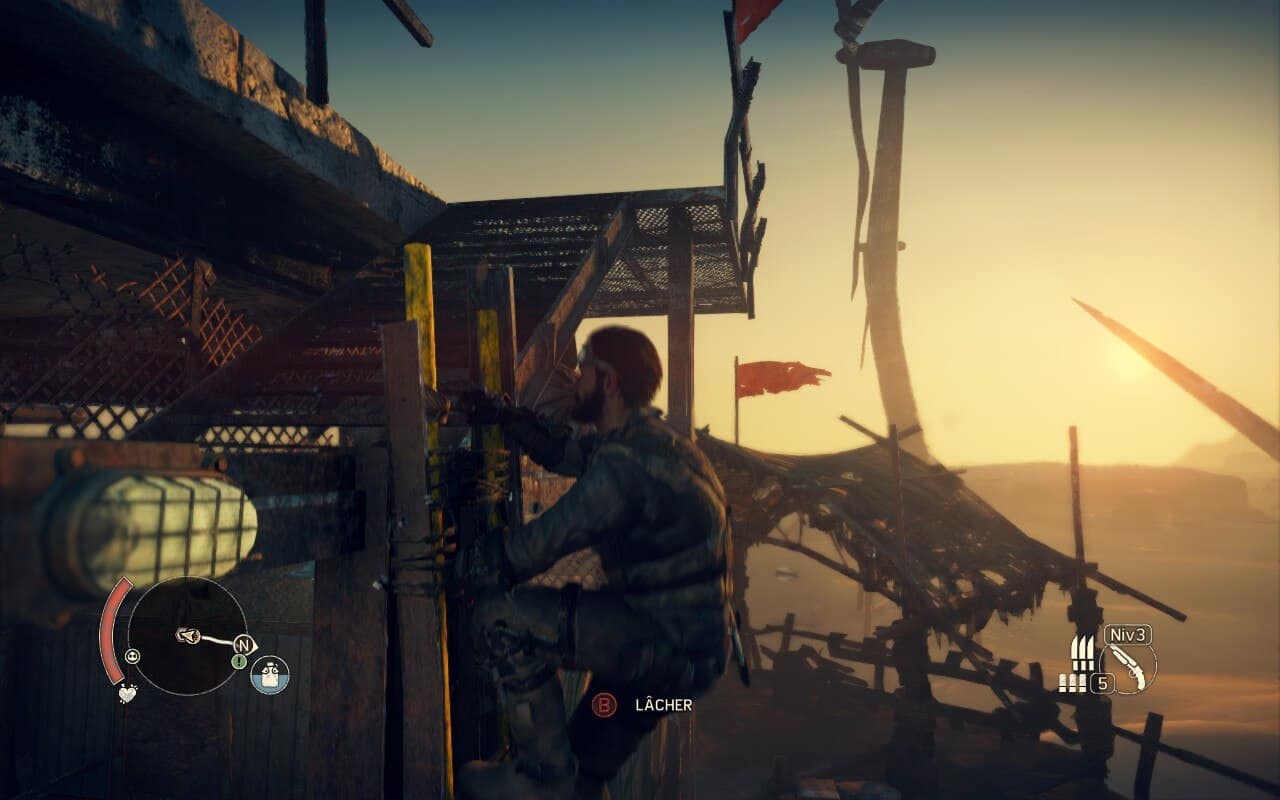This screenshot has height=800, width=1280.
Task: Select the north compass marker on minimap
Action: (243, 644)
